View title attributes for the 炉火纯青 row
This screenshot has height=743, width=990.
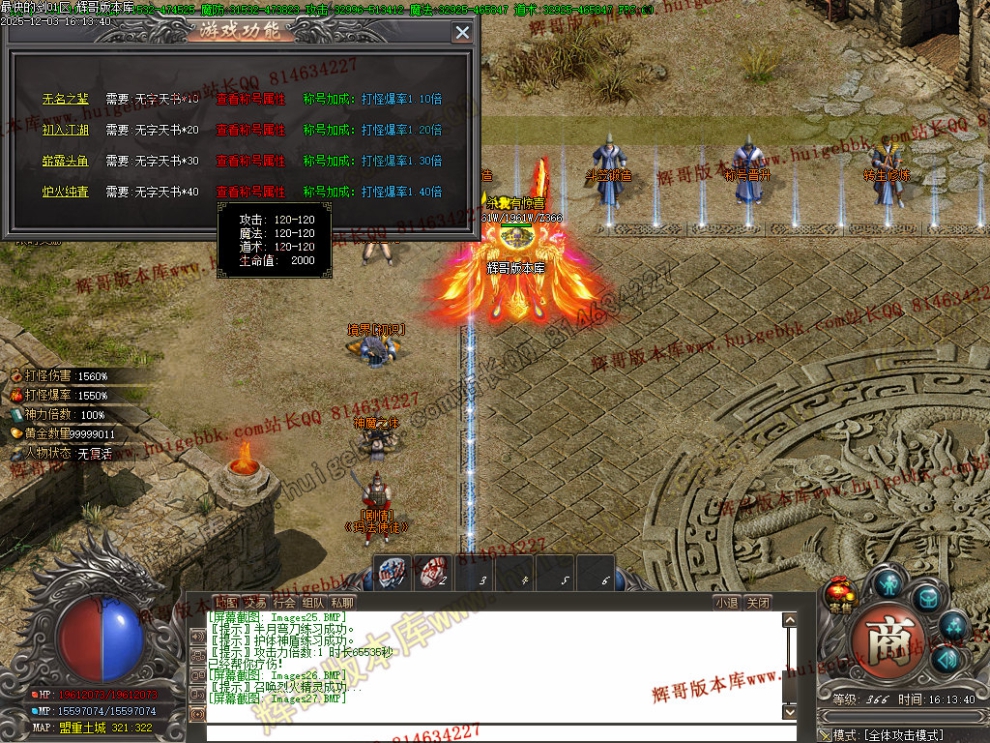pyautogui.click(x=250, y=192)
